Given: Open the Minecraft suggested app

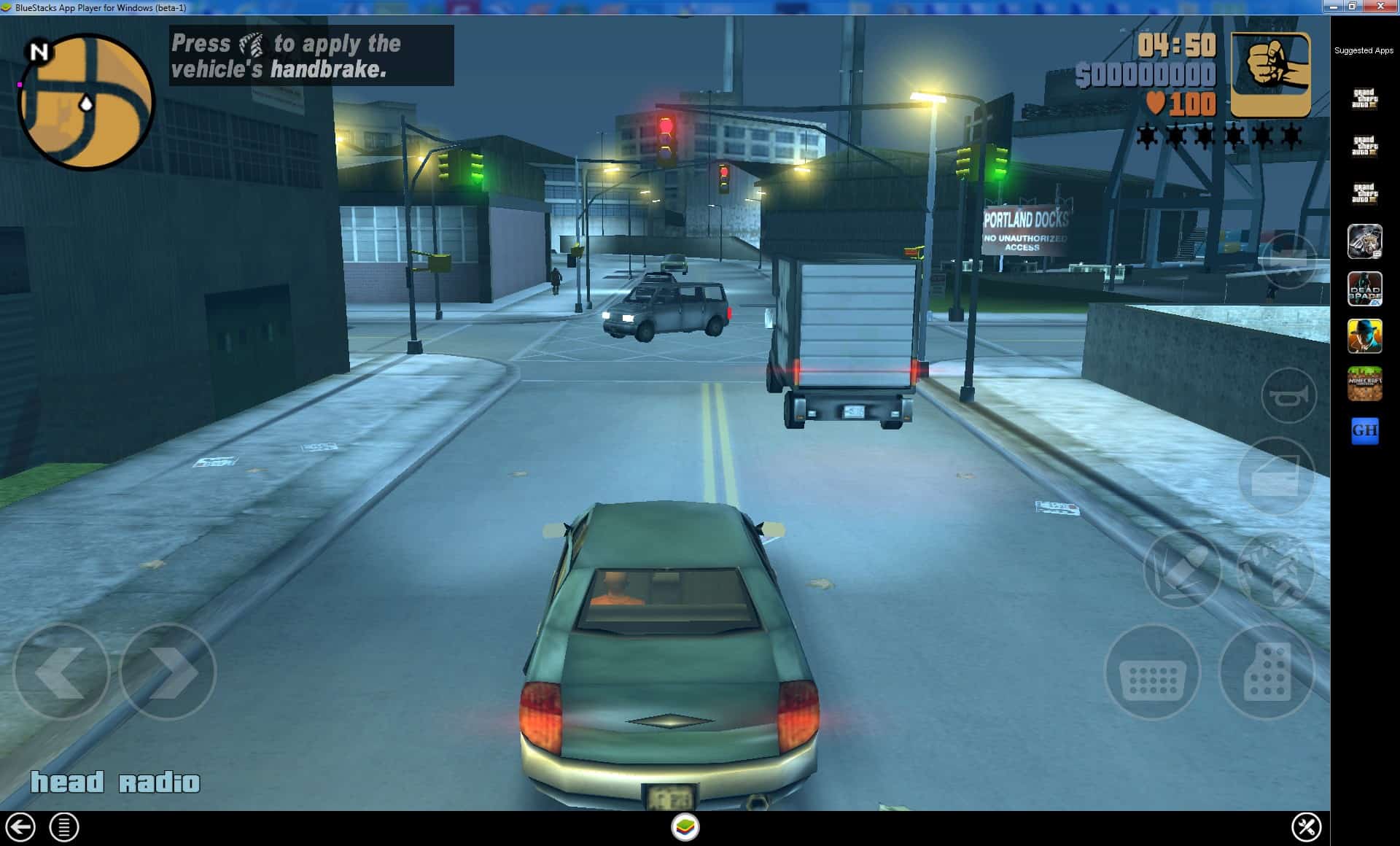Looking at the screenshot, I should pos(1364,384).
